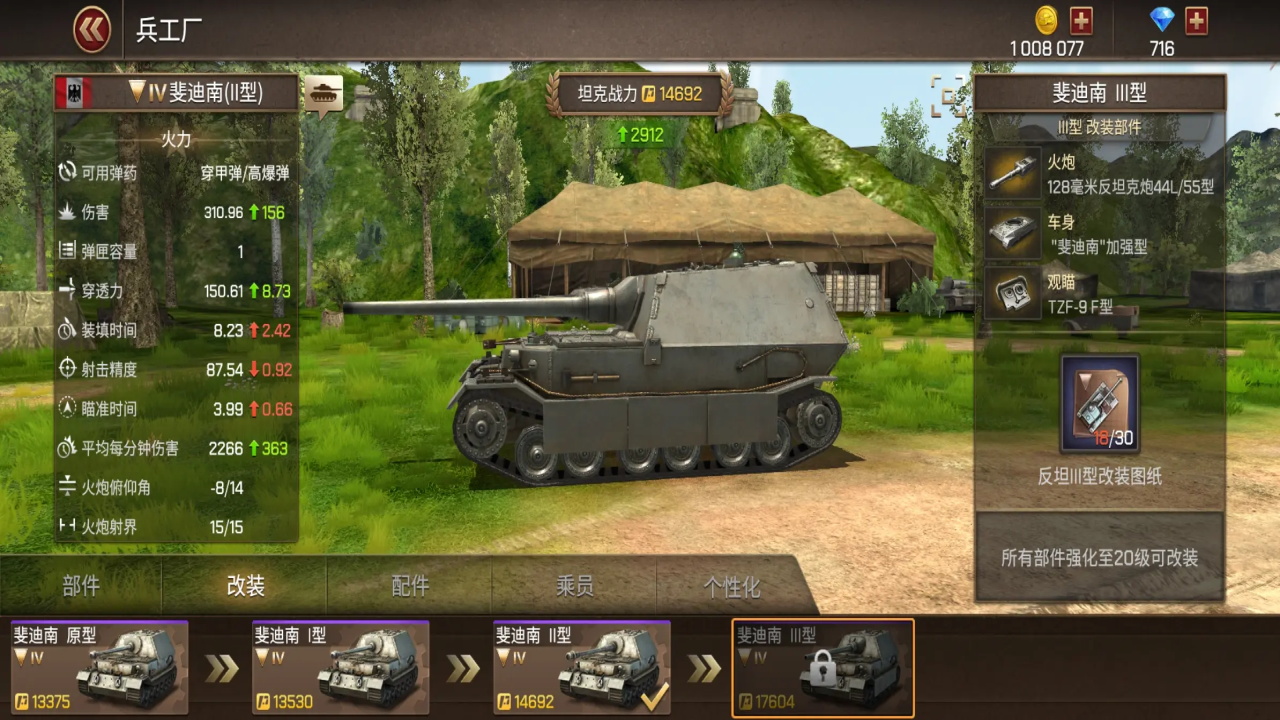
Task: Toggle the fullscreen view bracket icon
Action: click(x=948, y=95)
